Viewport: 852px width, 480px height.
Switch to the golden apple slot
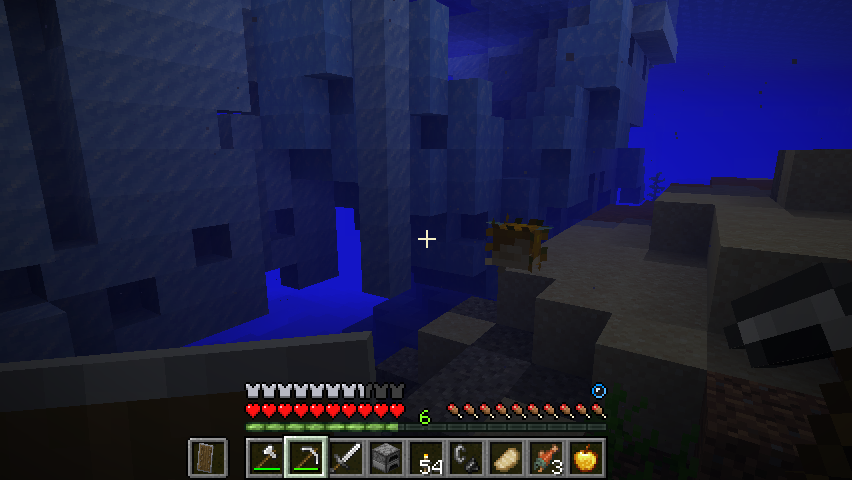click(x=586, y=458)
